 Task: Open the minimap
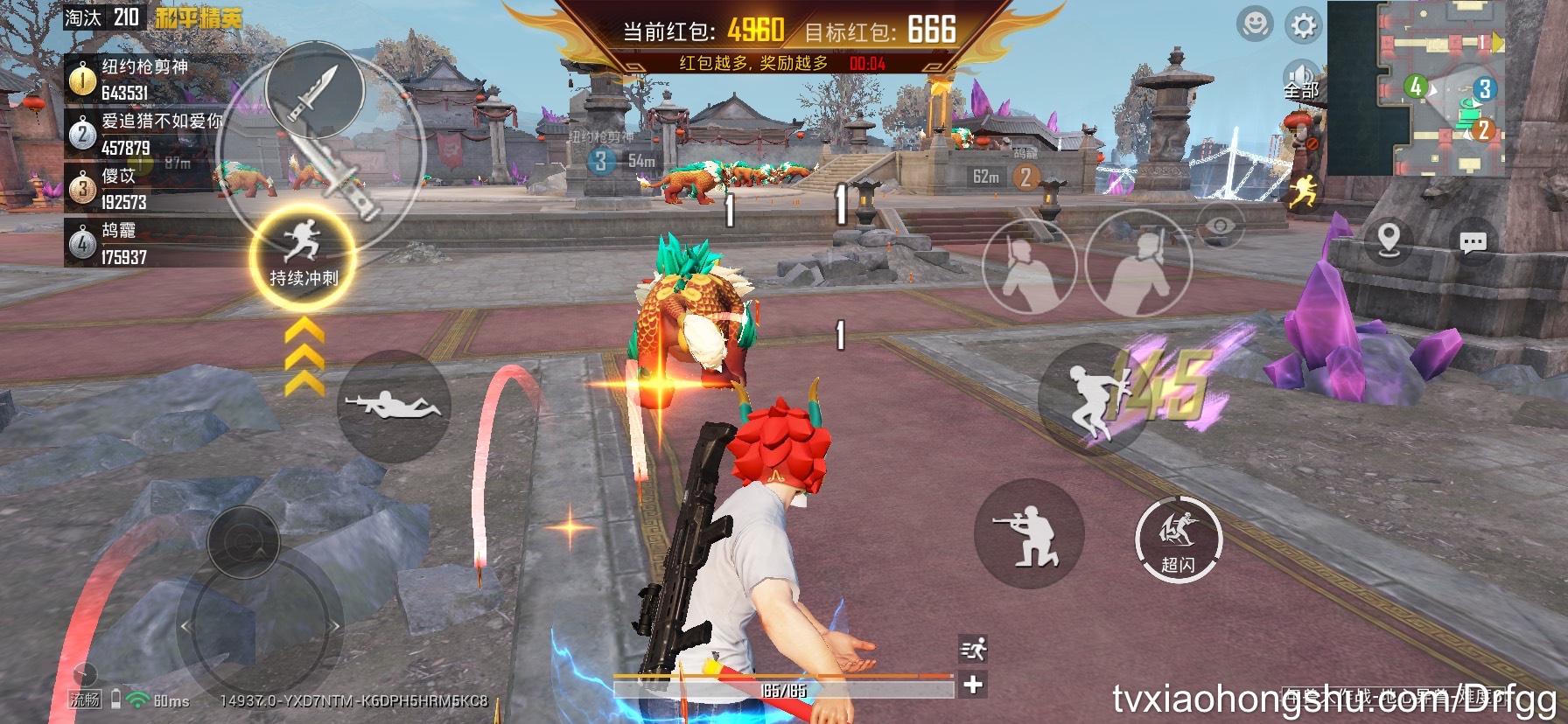click(x=1444, y=87)
